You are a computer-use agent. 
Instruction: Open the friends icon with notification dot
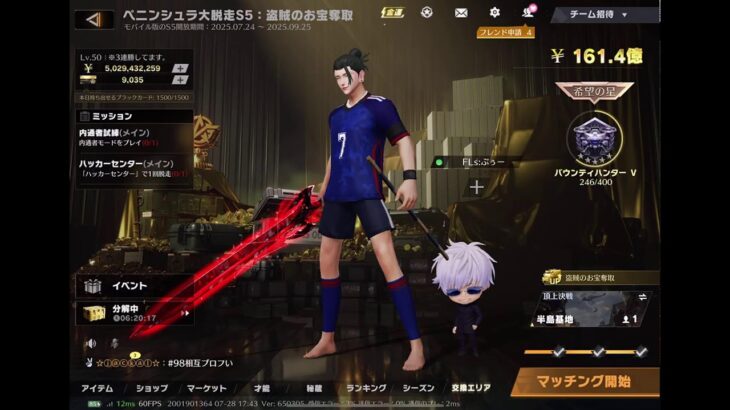coord(527,13)
